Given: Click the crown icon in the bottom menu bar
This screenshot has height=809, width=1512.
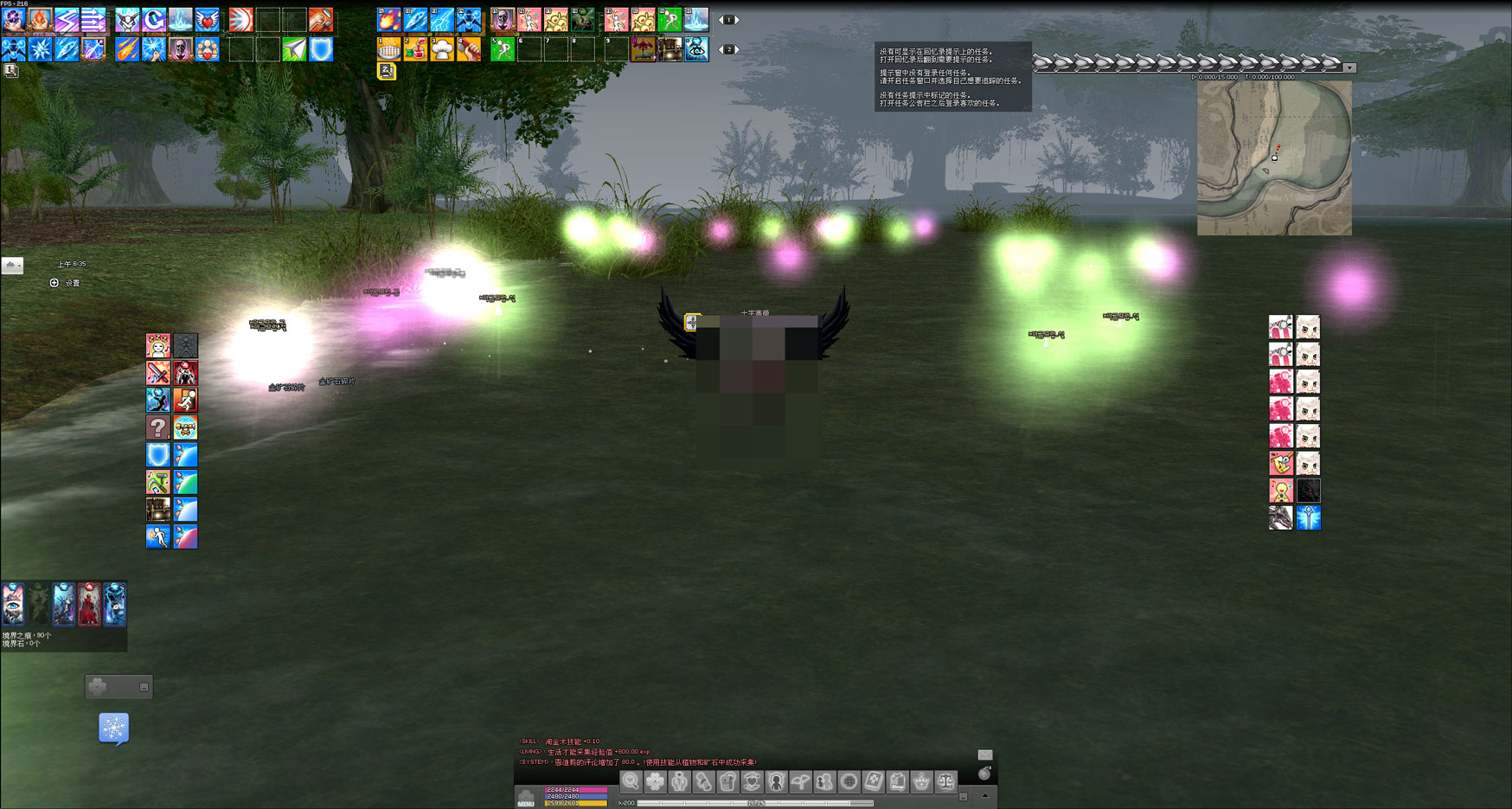Looking at the screenshot, I should (x=920, y=783).
